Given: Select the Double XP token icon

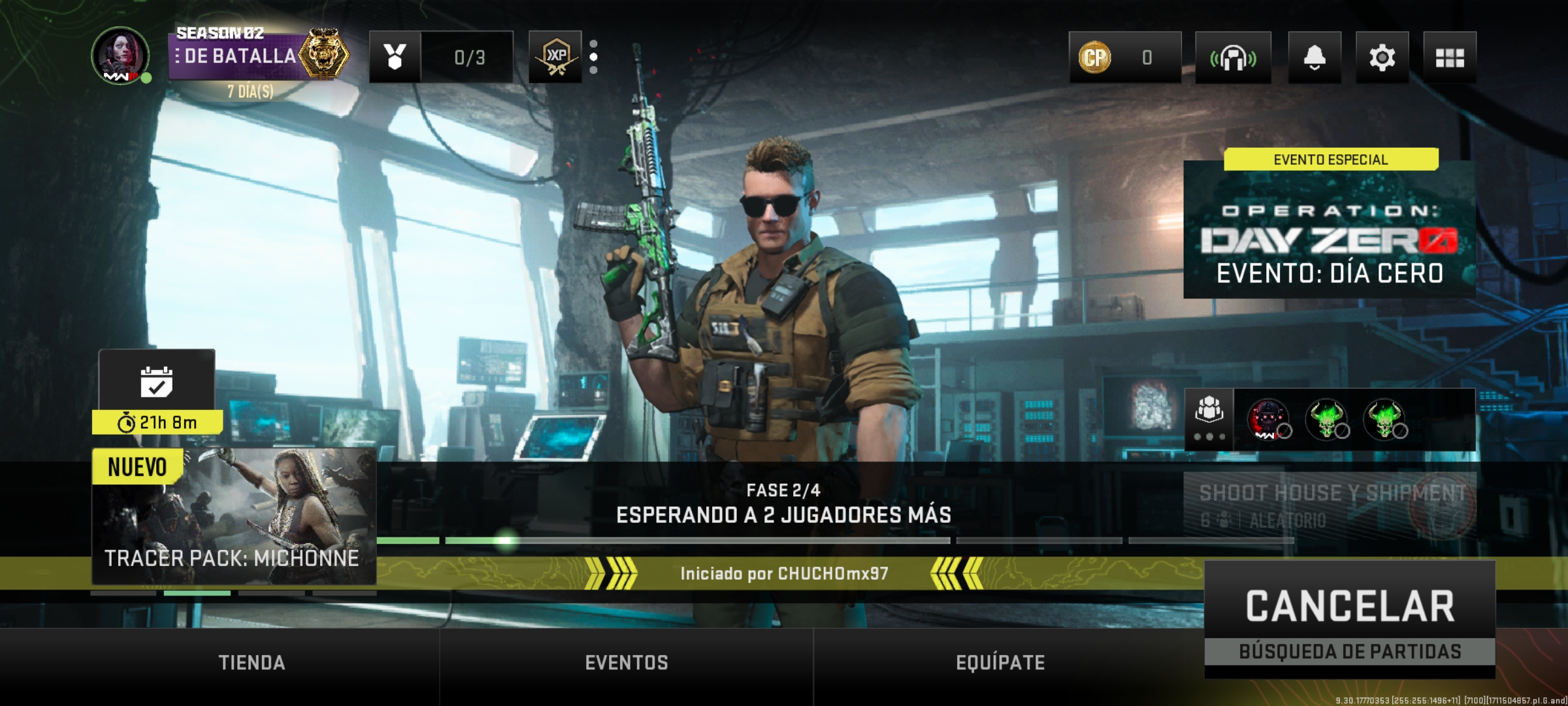Looking at the screenshot, I should [x=554, y=58].
